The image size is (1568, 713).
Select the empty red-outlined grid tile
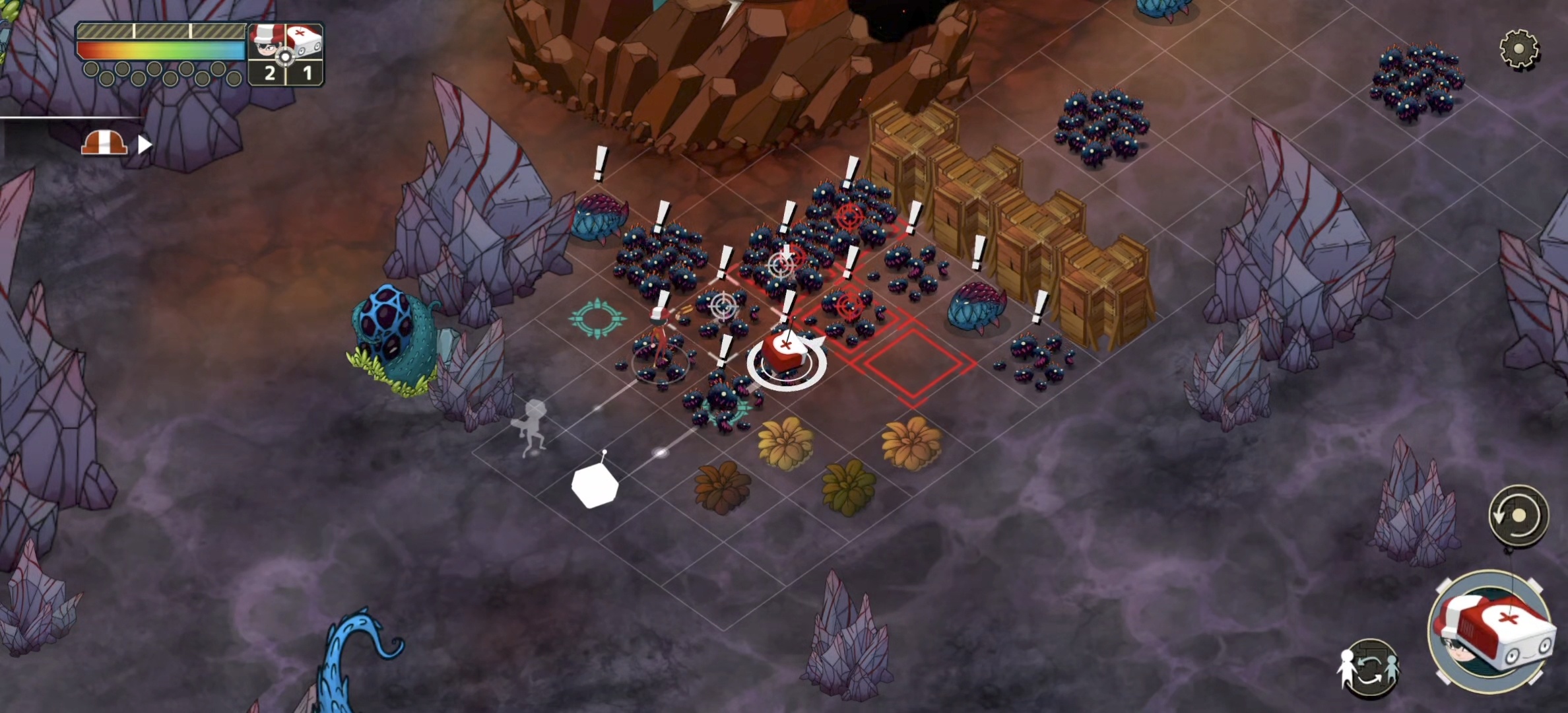913,362
